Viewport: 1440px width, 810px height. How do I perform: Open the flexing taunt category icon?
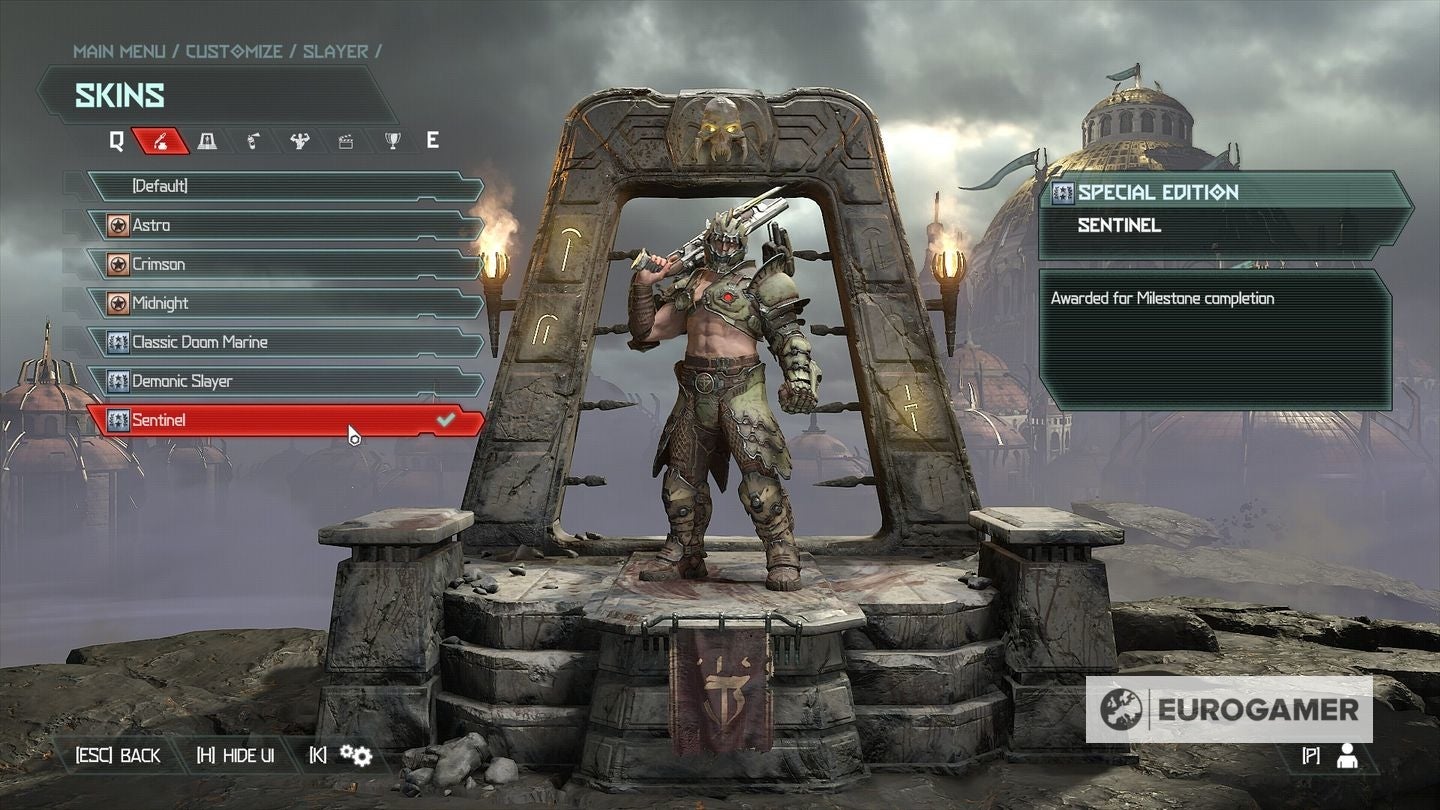click(x=298, y=141)
